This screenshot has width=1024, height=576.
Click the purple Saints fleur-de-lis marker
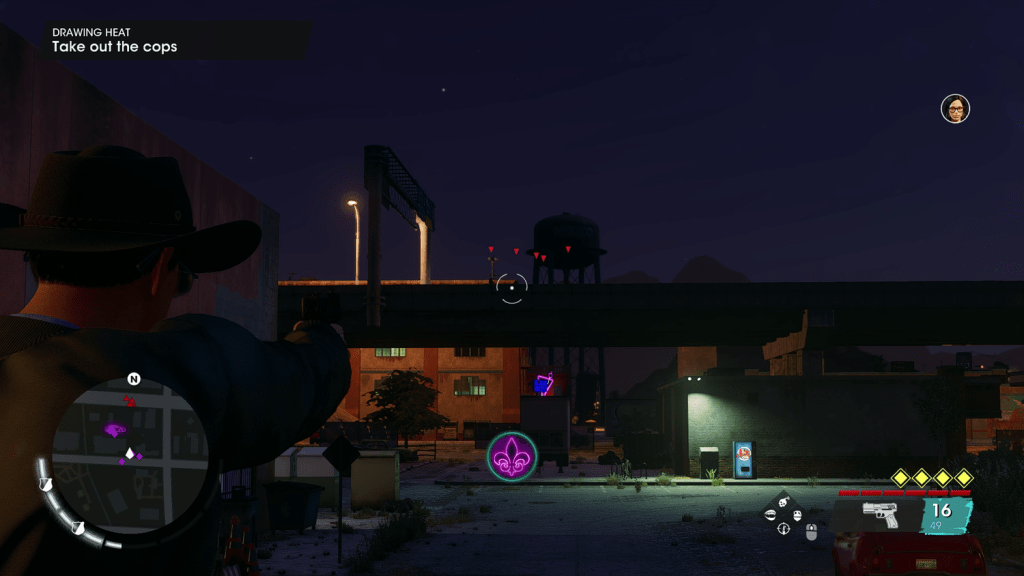click(512, 456)
